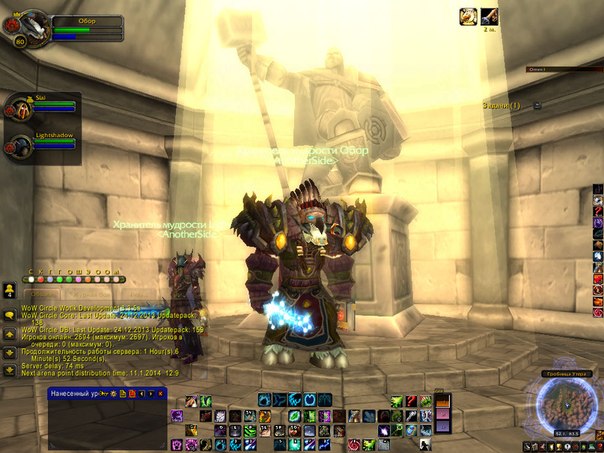Screen dimensions: 604x453
Task: Click the golden number 2 buff icon
Action: tap(467, 16)
